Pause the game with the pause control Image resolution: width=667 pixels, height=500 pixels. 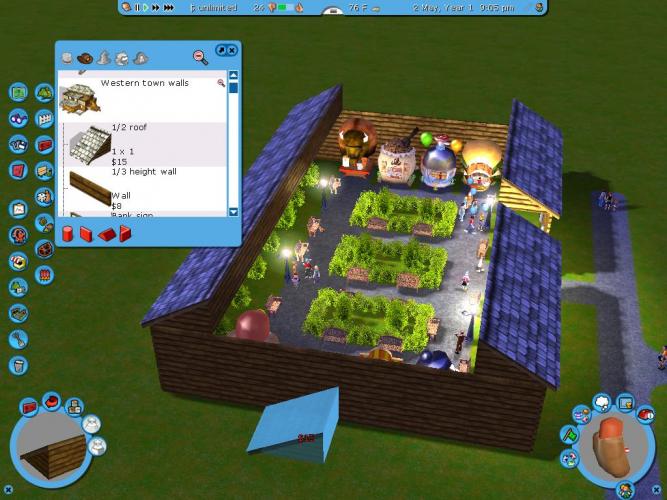[x=137, y=7]
